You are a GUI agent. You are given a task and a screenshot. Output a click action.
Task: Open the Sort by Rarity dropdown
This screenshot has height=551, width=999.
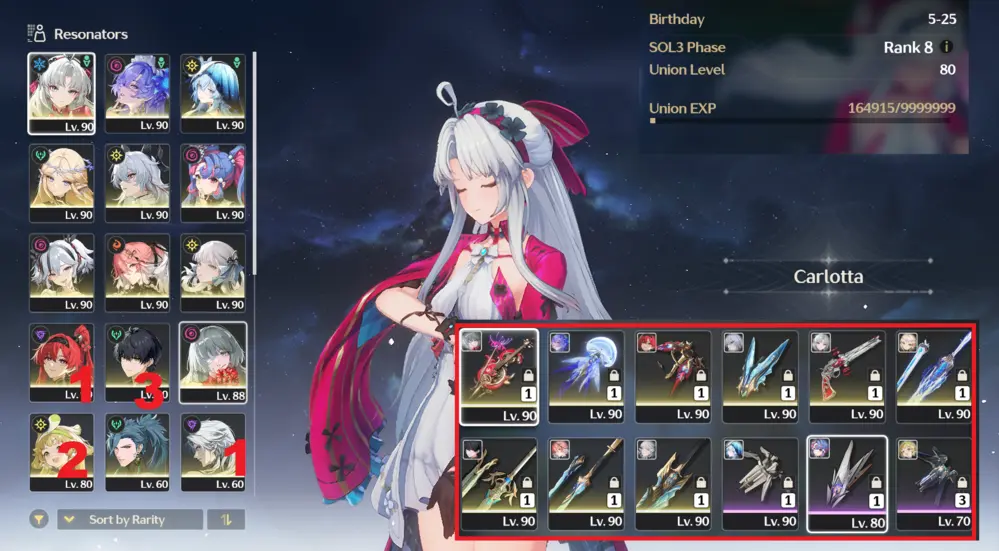click(130, 520)
